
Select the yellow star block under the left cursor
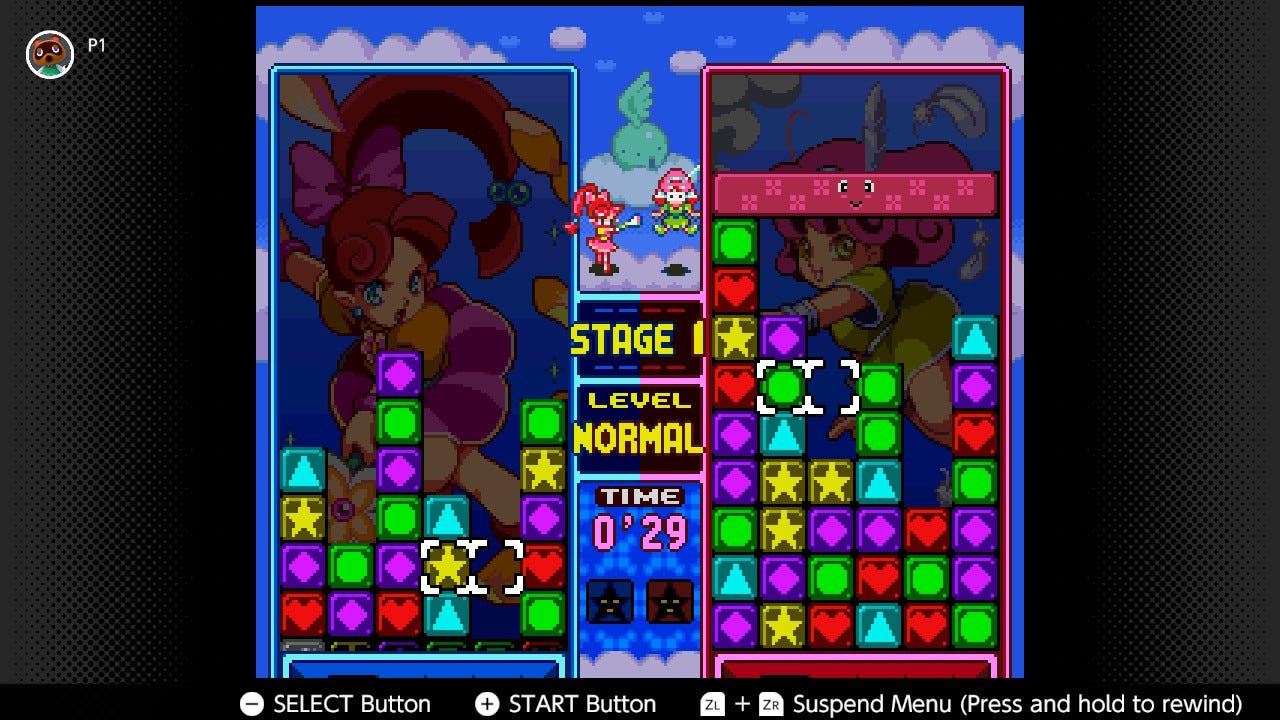tap(448, 567)
